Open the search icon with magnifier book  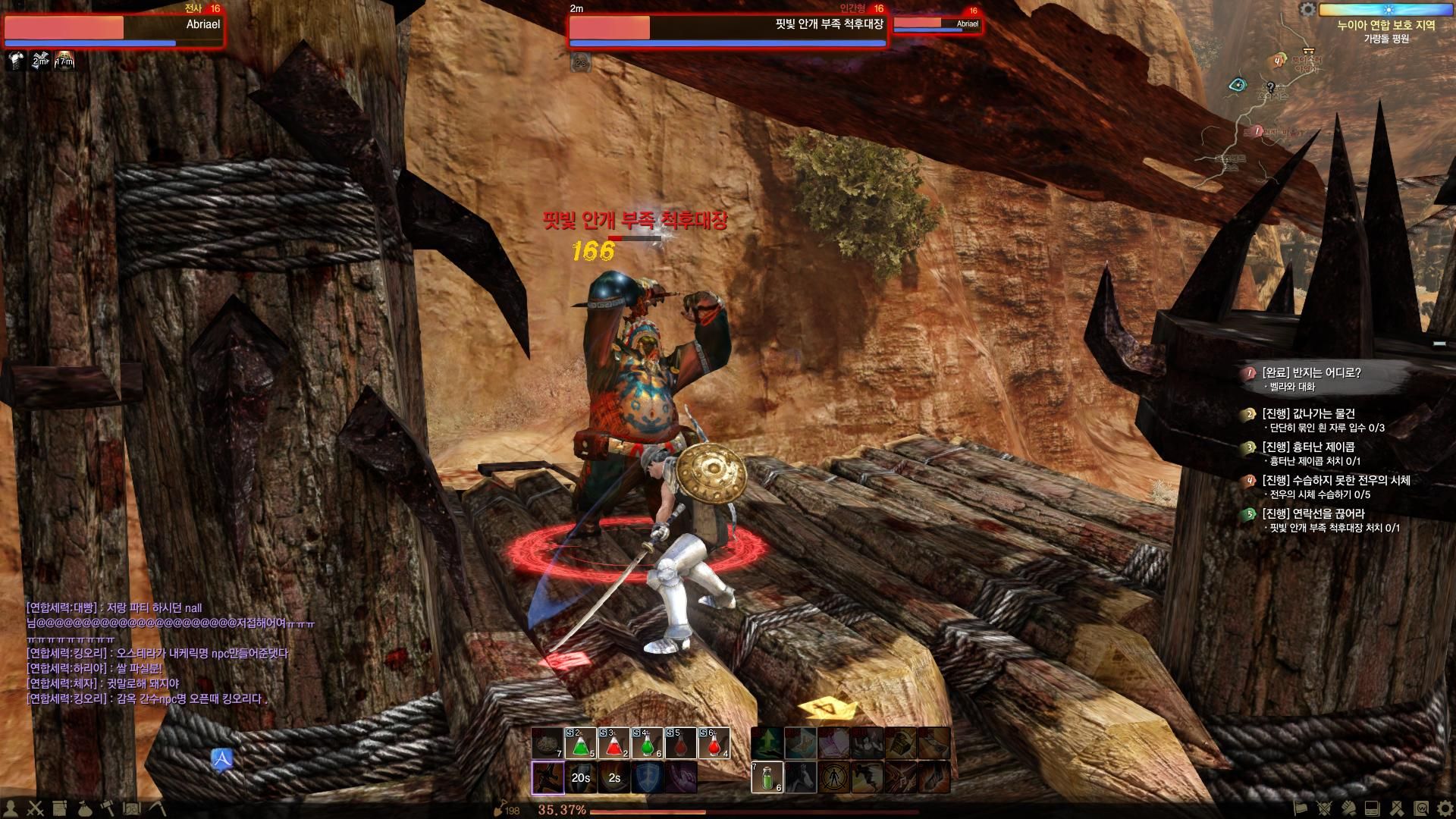pyautogui.click(x=1420, y=808)
